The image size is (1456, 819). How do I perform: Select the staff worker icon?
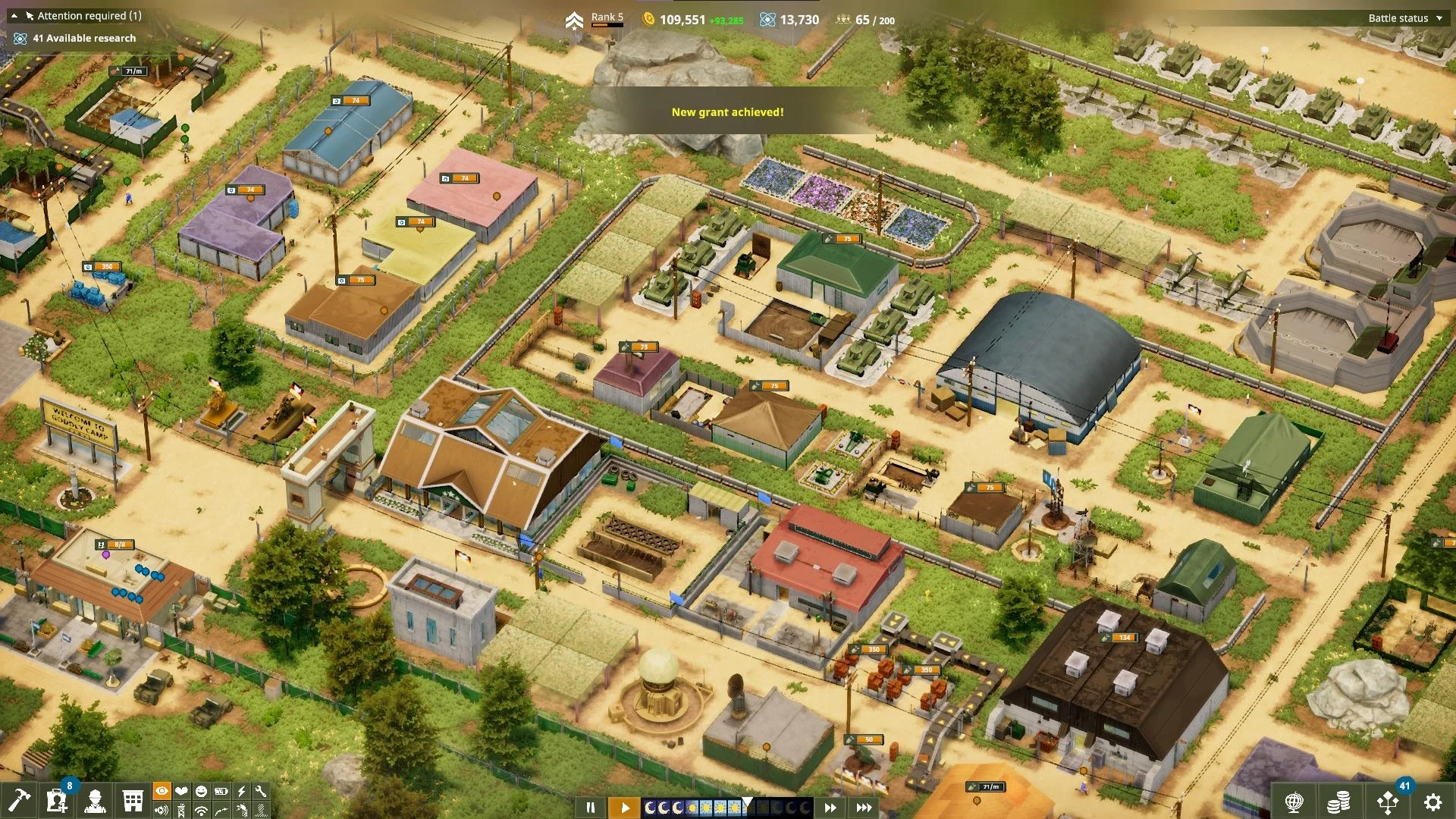[x=96, y=800]
